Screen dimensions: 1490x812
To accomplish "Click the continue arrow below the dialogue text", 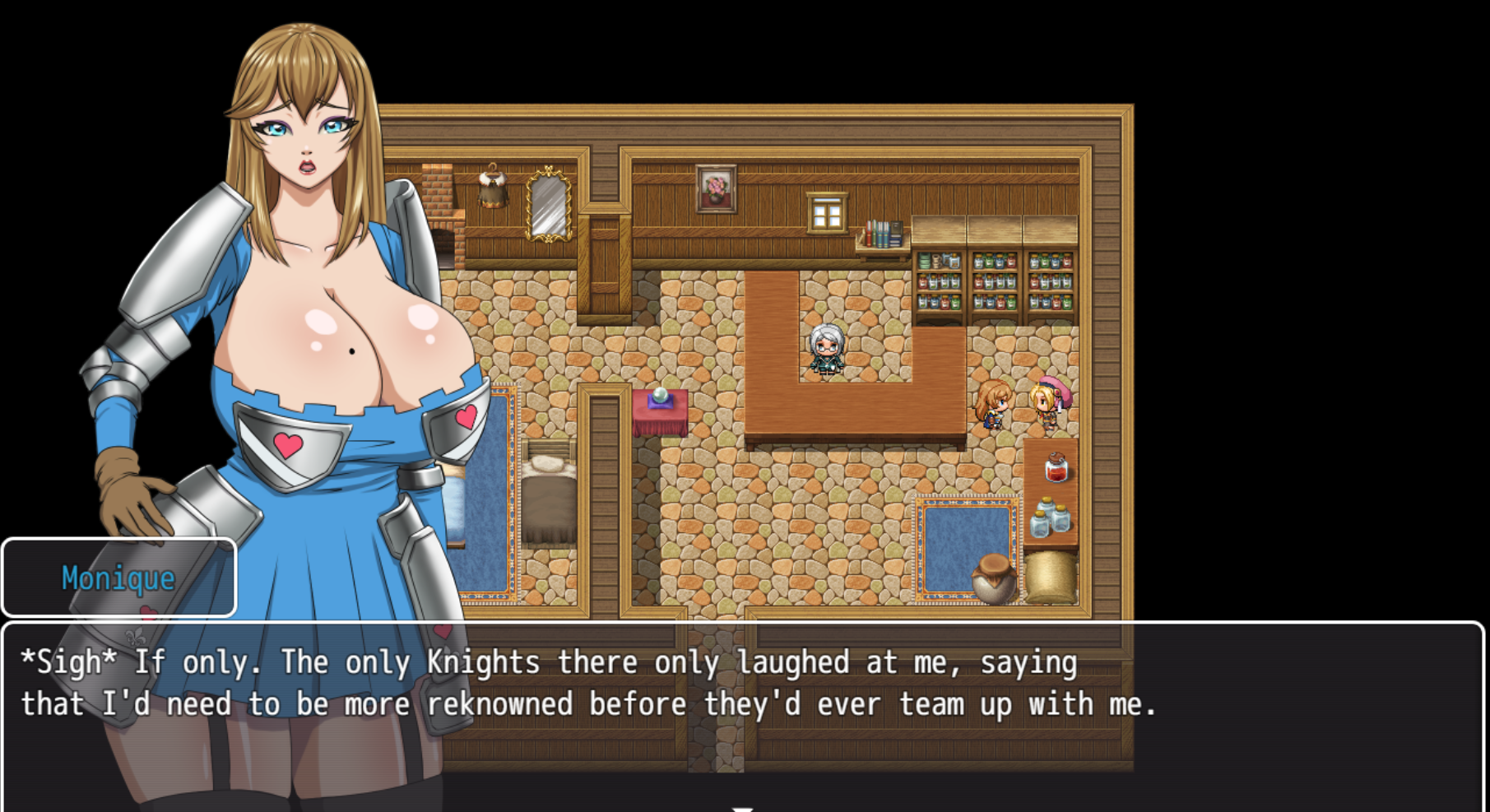I will [742, 808].
